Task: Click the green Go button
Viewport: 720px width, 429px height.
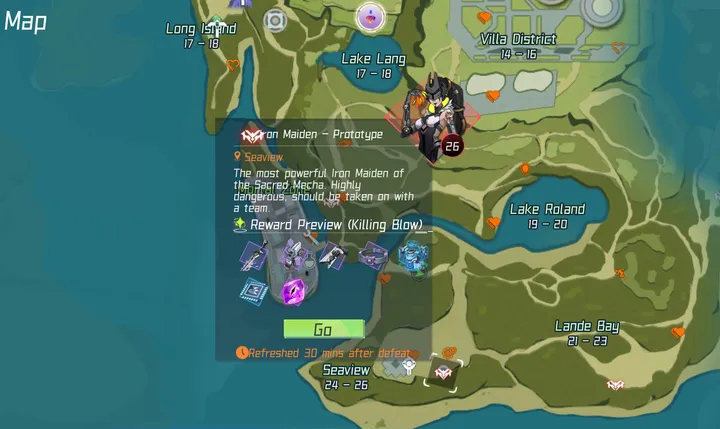Action: (x=323, y=329)
